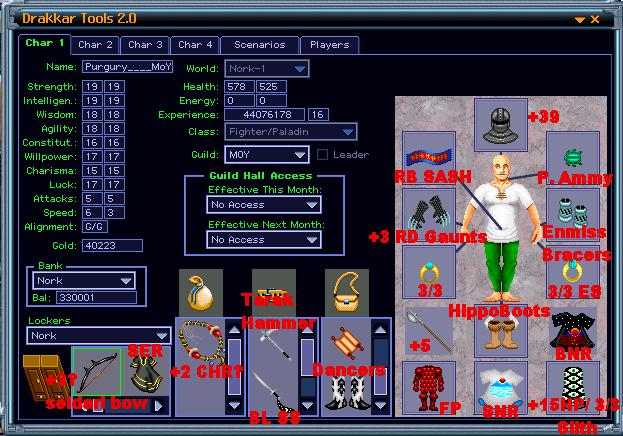Show the Scenarios tab

(x=259, y=44)
